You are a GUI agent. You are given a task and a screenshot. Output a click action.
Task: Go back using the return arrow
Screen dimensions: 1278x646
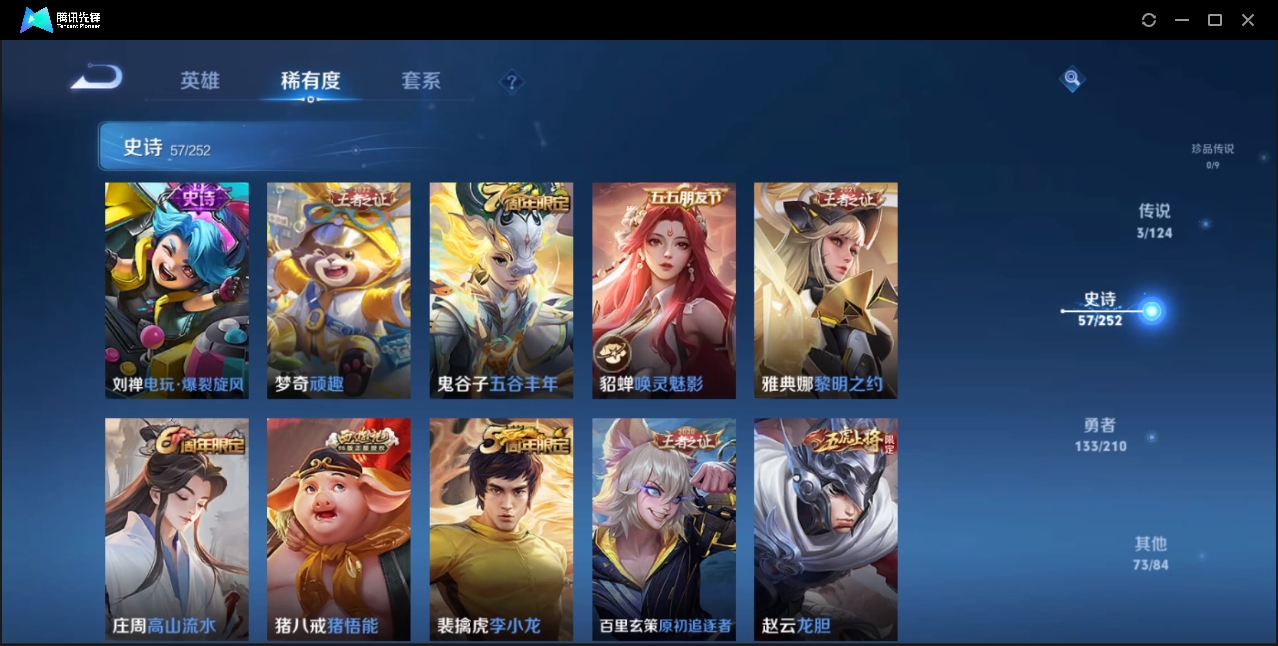(97, 78)
